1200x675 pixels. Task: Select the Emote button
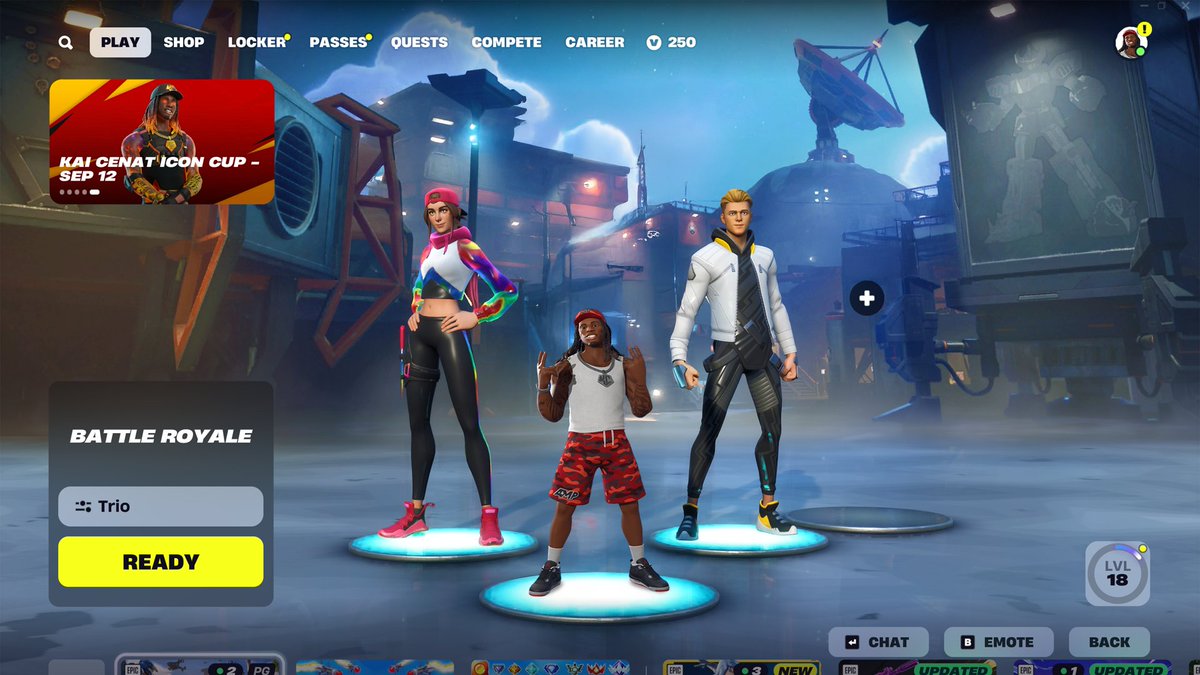(998, 642)
